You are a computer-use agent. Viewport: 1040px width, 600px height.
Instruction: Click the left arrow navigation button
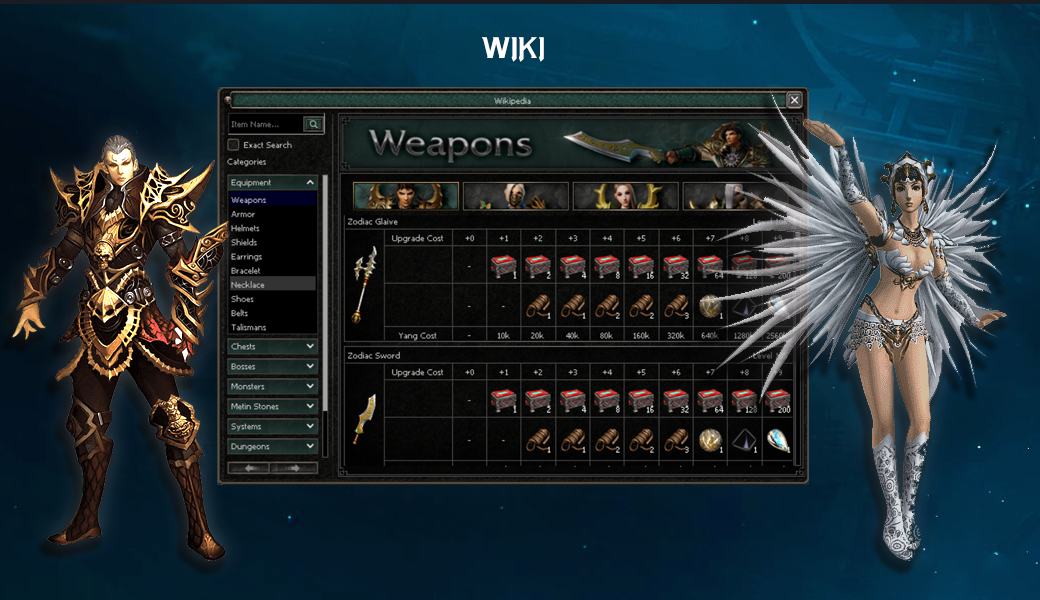[250, 468]
